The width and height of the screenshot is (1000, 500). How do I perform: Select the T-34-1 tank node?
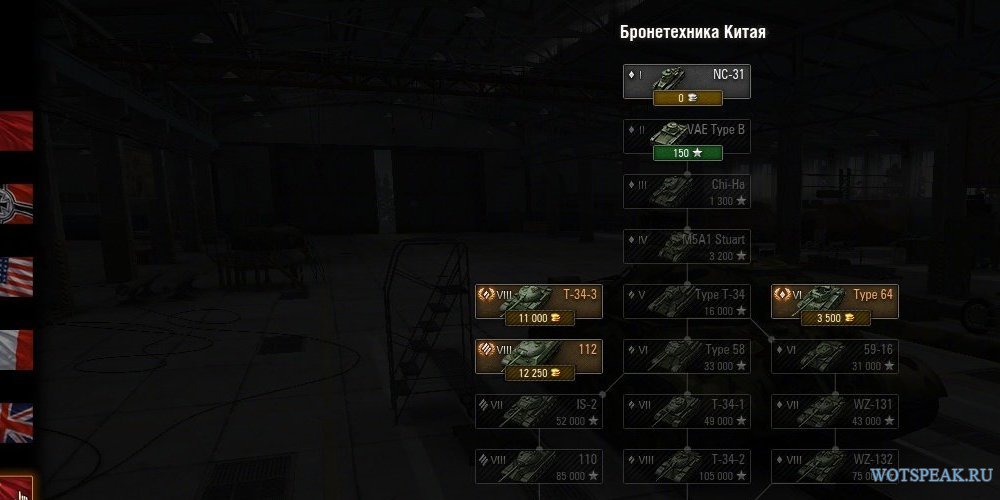pos(686,412)
